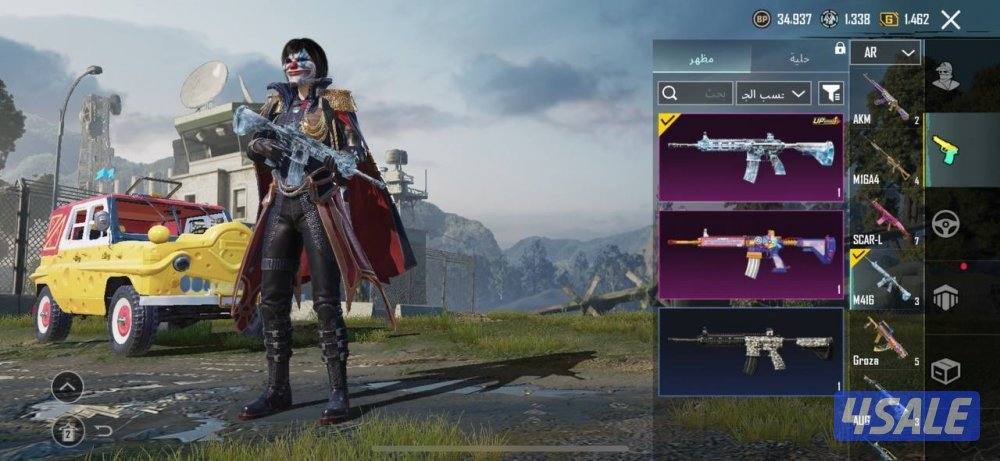Open the AR weapon type dropdown

886,53
